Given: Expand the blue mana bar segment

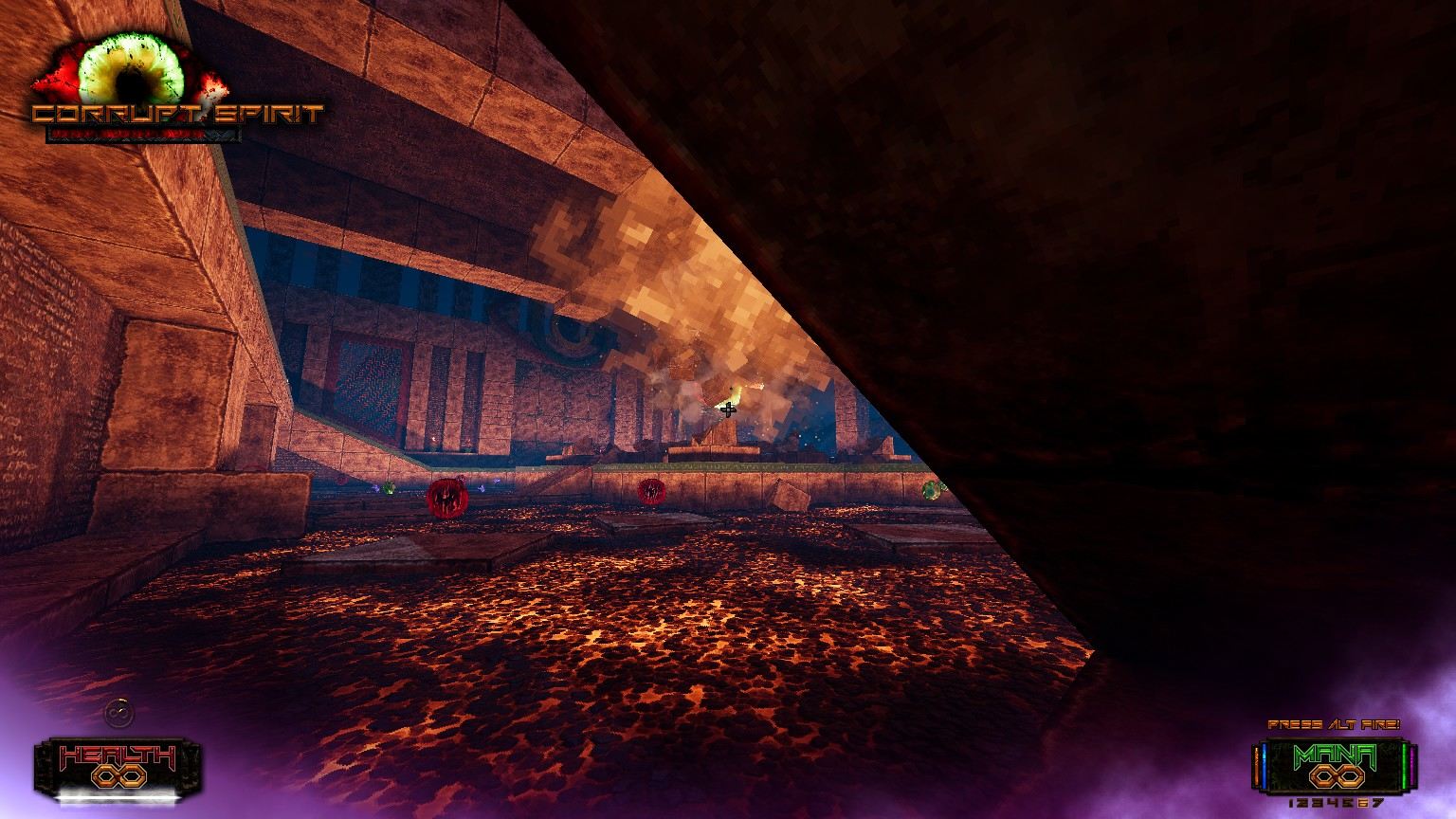Looking at the screenshot, I should (x=1264, y=764).
